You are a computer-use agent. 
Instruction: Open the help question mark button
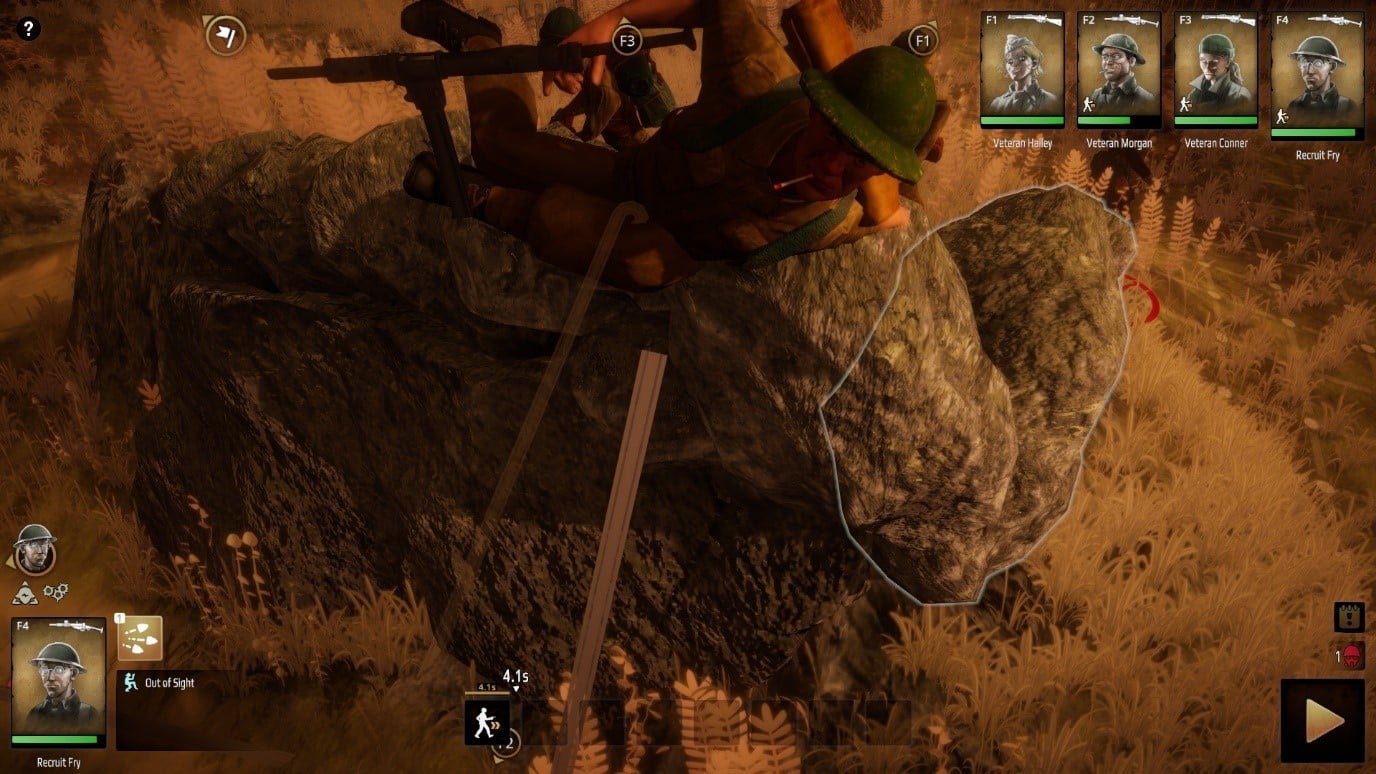point(28,29)
